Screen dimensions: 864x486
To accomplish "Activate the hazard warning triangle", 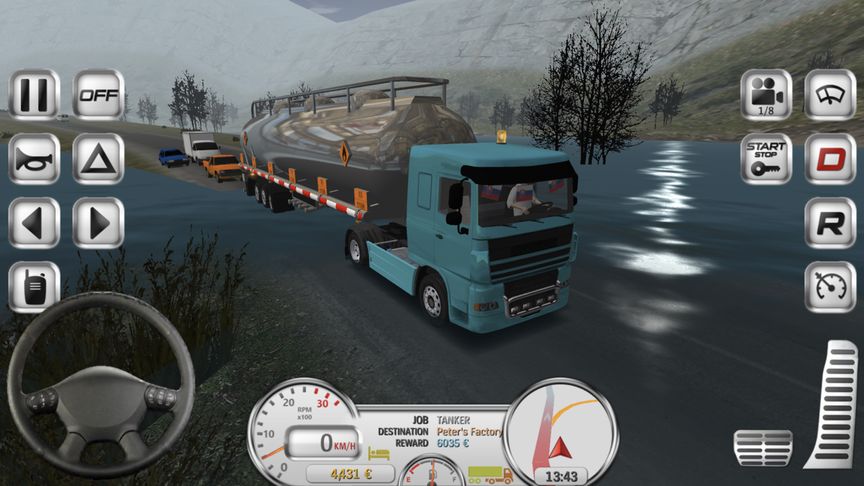I will pos(98,158).
